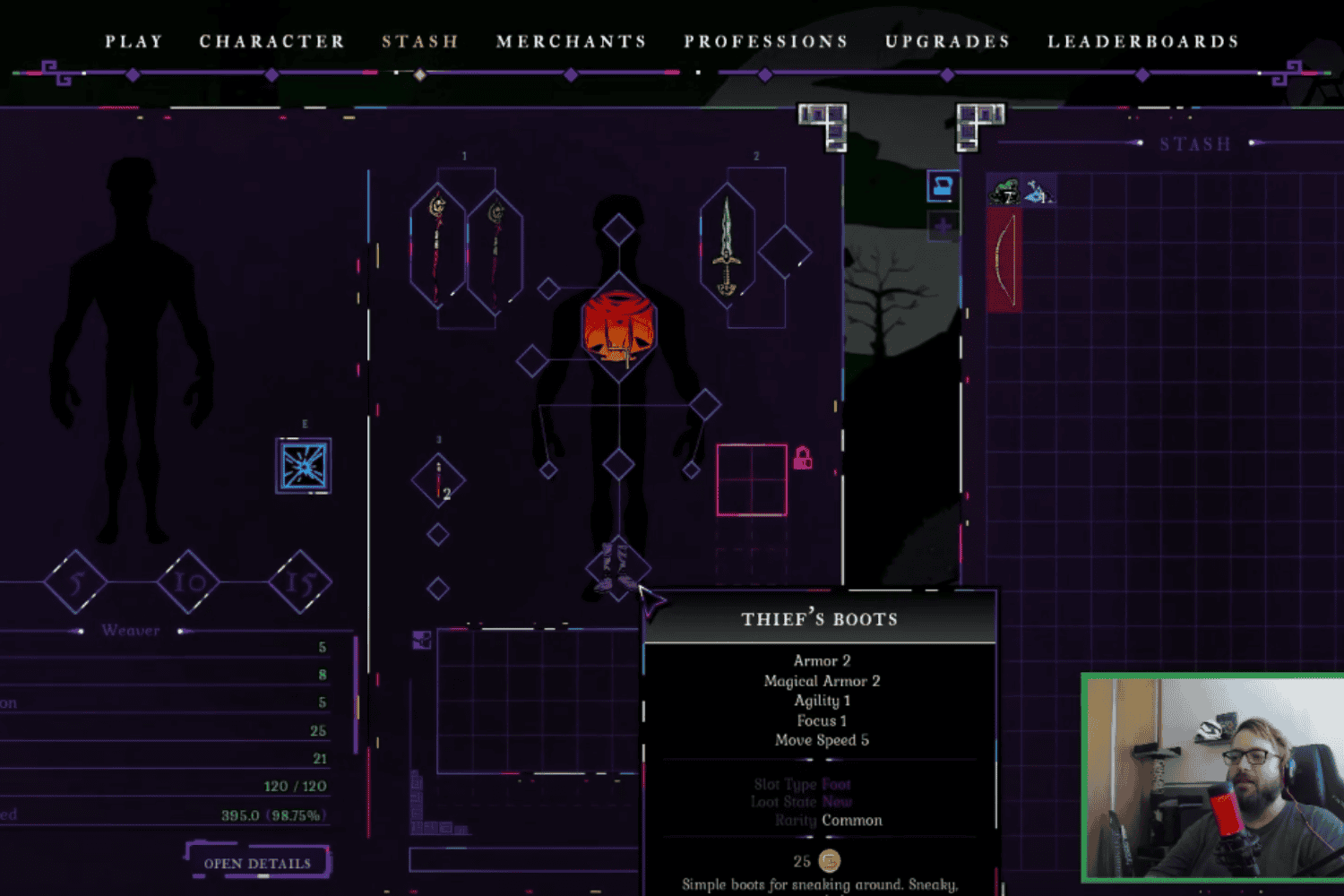Viewport: 1344px width, 896px height.
Task: Switch to the Character tab
Action: (271, 42)
